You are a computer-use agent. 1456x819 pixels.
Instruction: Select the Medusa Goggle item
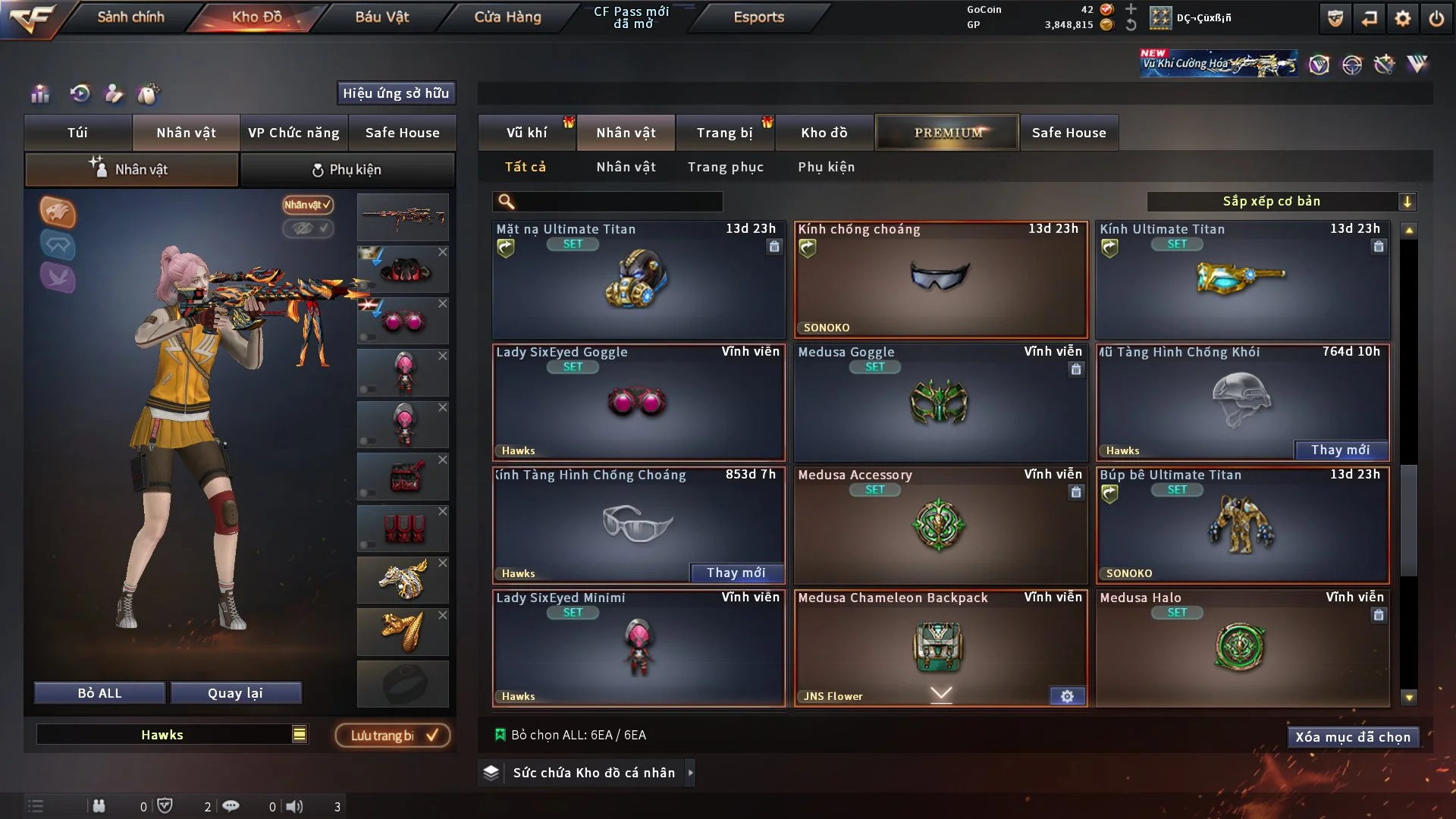pyautogui.click(x=940, y=403)
